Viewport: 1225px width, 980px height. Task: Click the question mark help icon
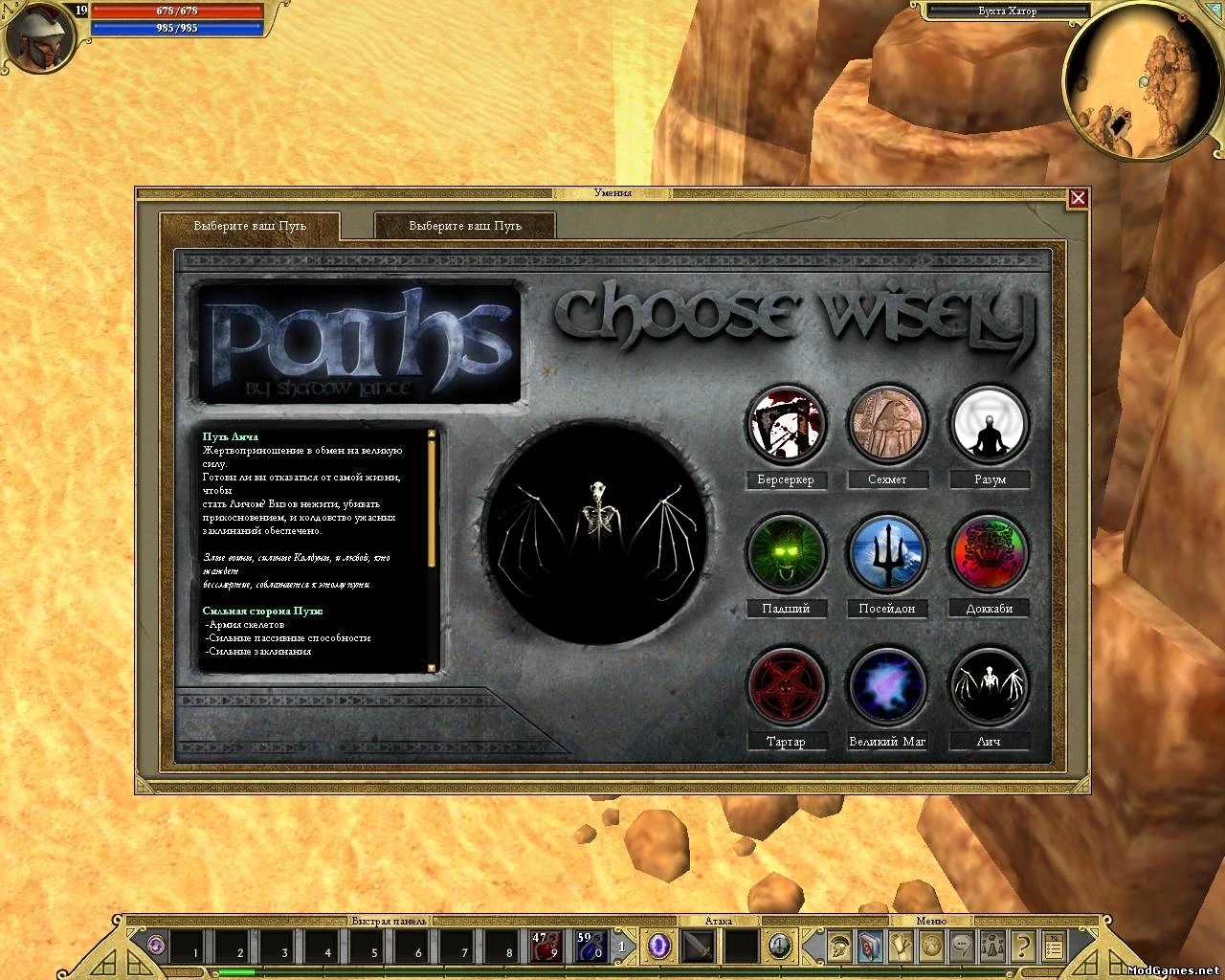[x=1023, y=947]
